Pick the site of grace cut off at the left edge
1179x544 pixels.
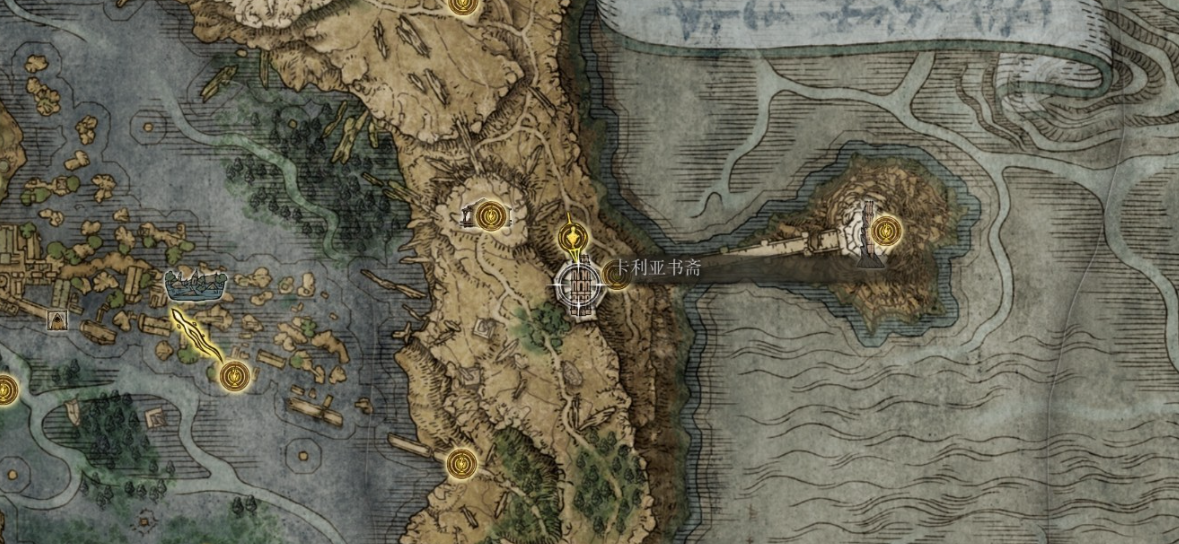pyautogui.click(x=5, y=390)
